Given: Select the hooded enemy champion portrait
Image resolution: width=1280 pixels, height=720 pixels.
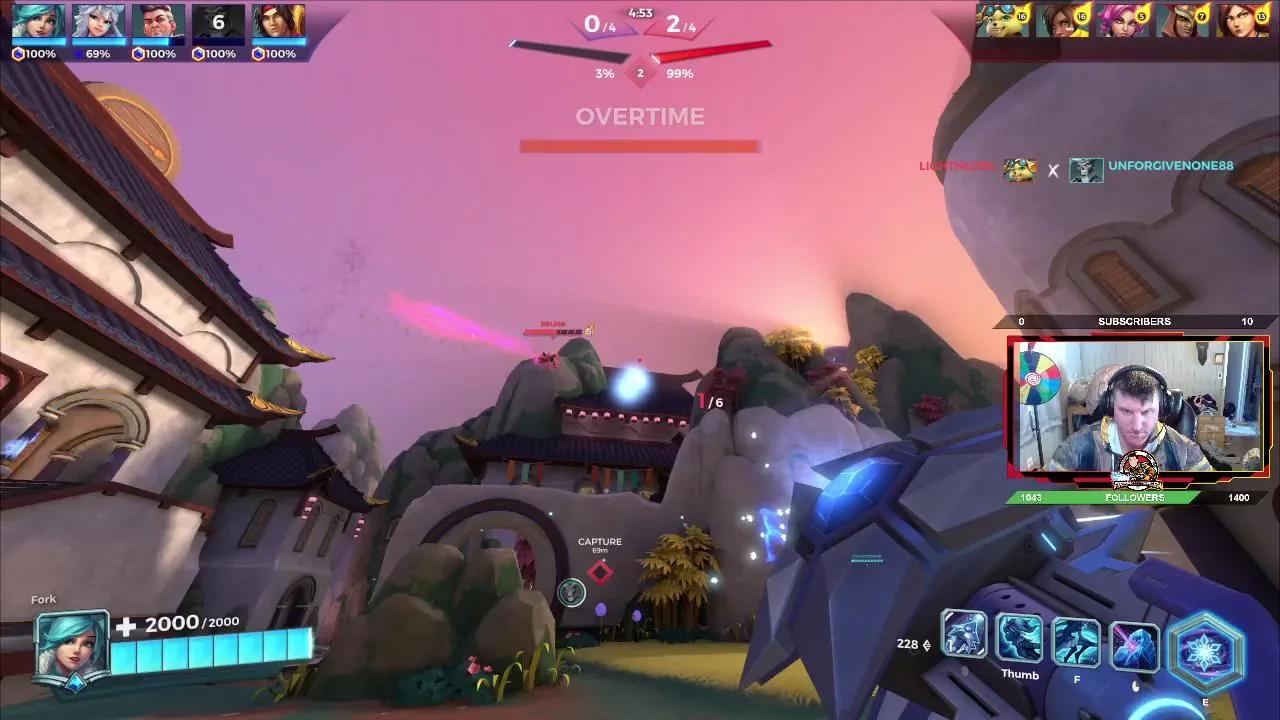Looking at the screenshot, I should click(x=1183, y=21).
